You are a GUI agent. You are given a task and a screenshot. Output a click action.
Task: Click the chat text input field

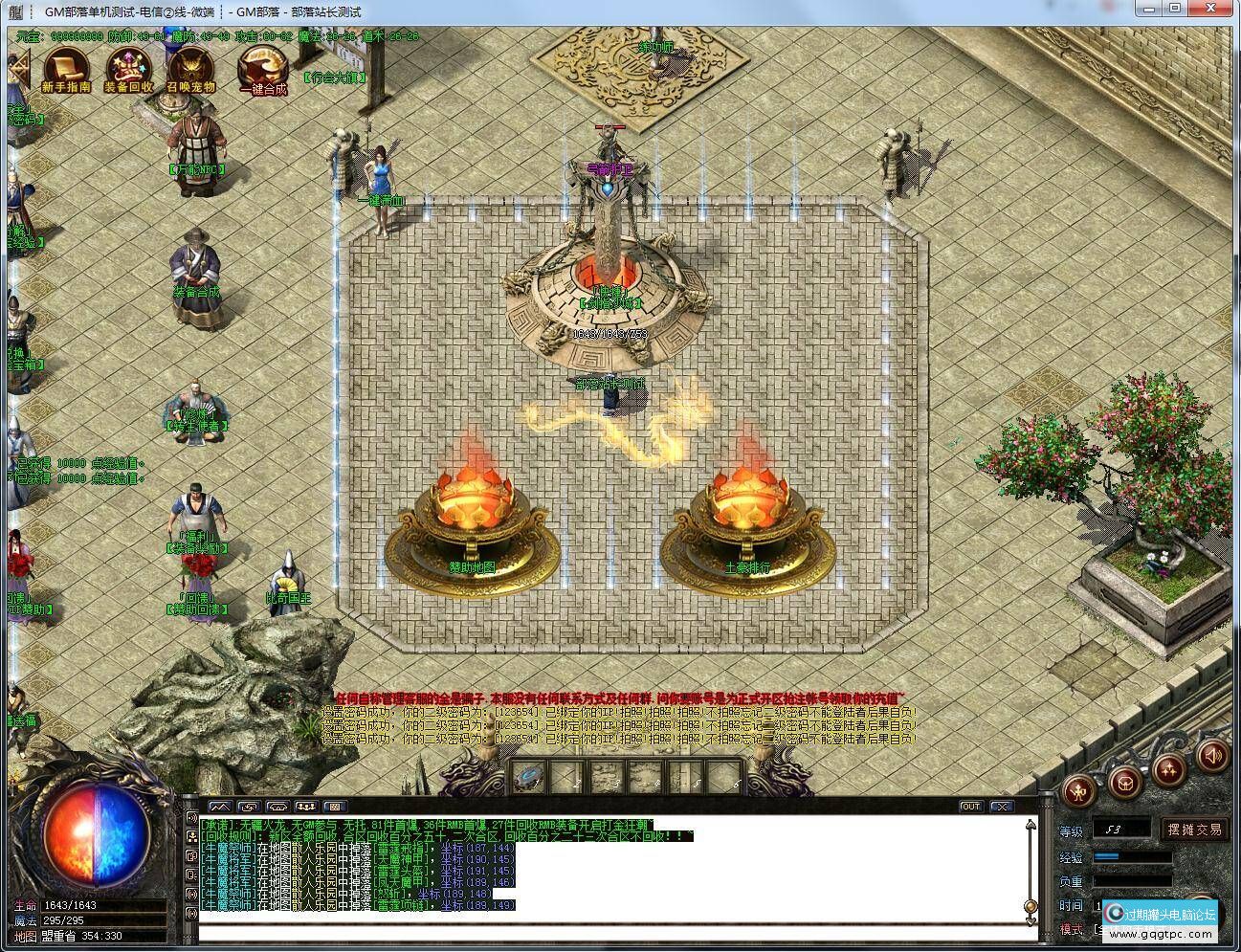click(603, 933)
